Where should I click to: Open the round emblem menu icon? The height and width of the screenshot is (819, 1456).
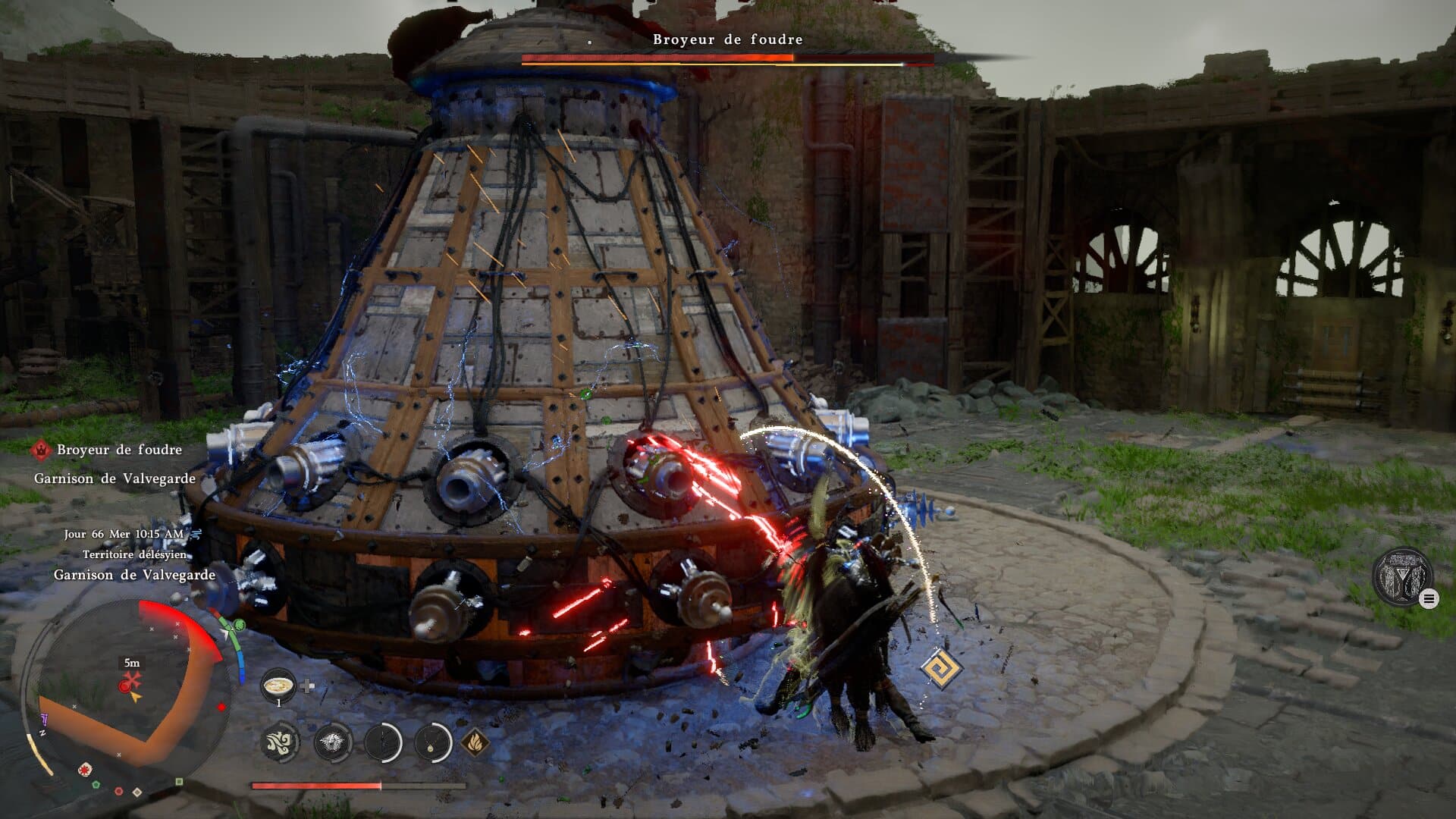1402,577
